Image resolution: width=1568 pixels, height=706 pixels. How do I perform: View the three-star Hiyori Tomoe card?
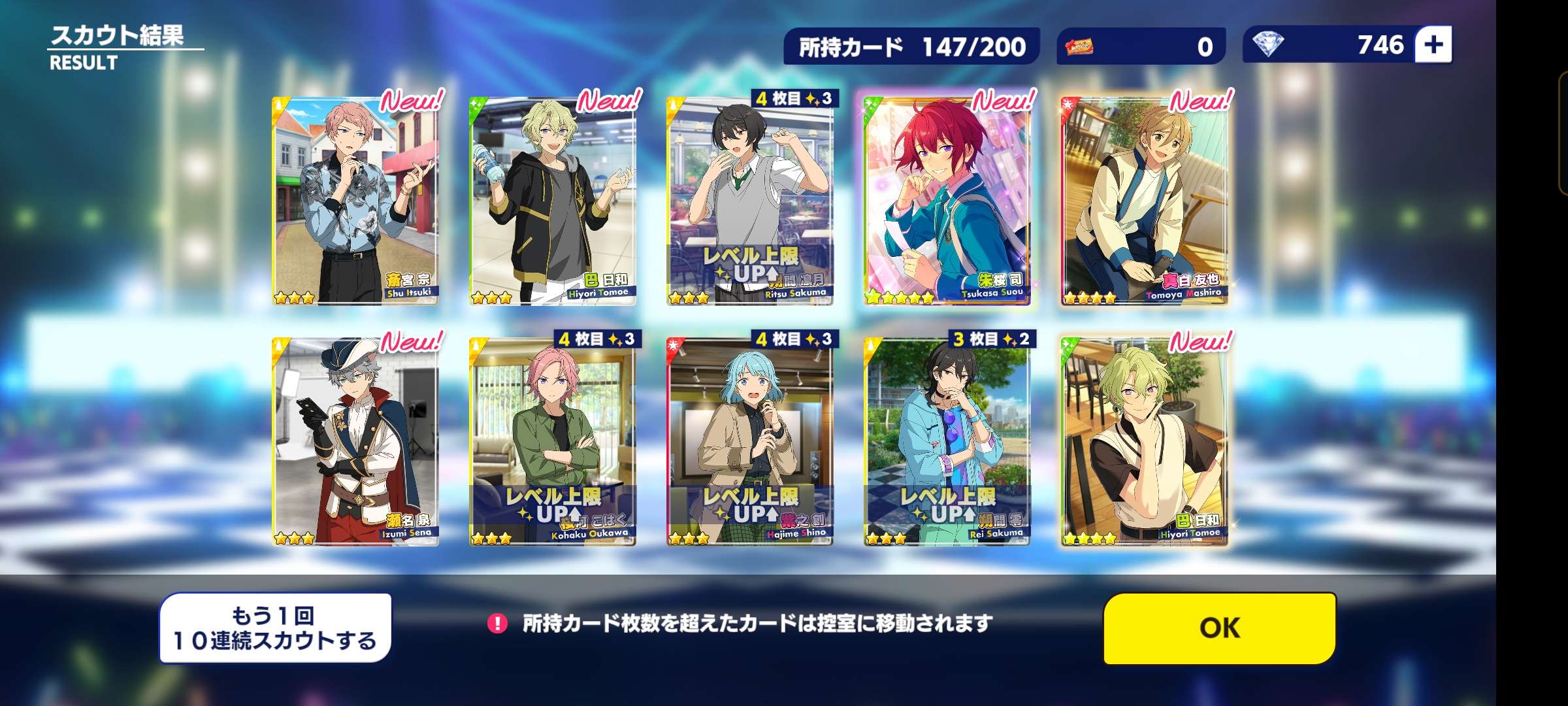point(553,201)
